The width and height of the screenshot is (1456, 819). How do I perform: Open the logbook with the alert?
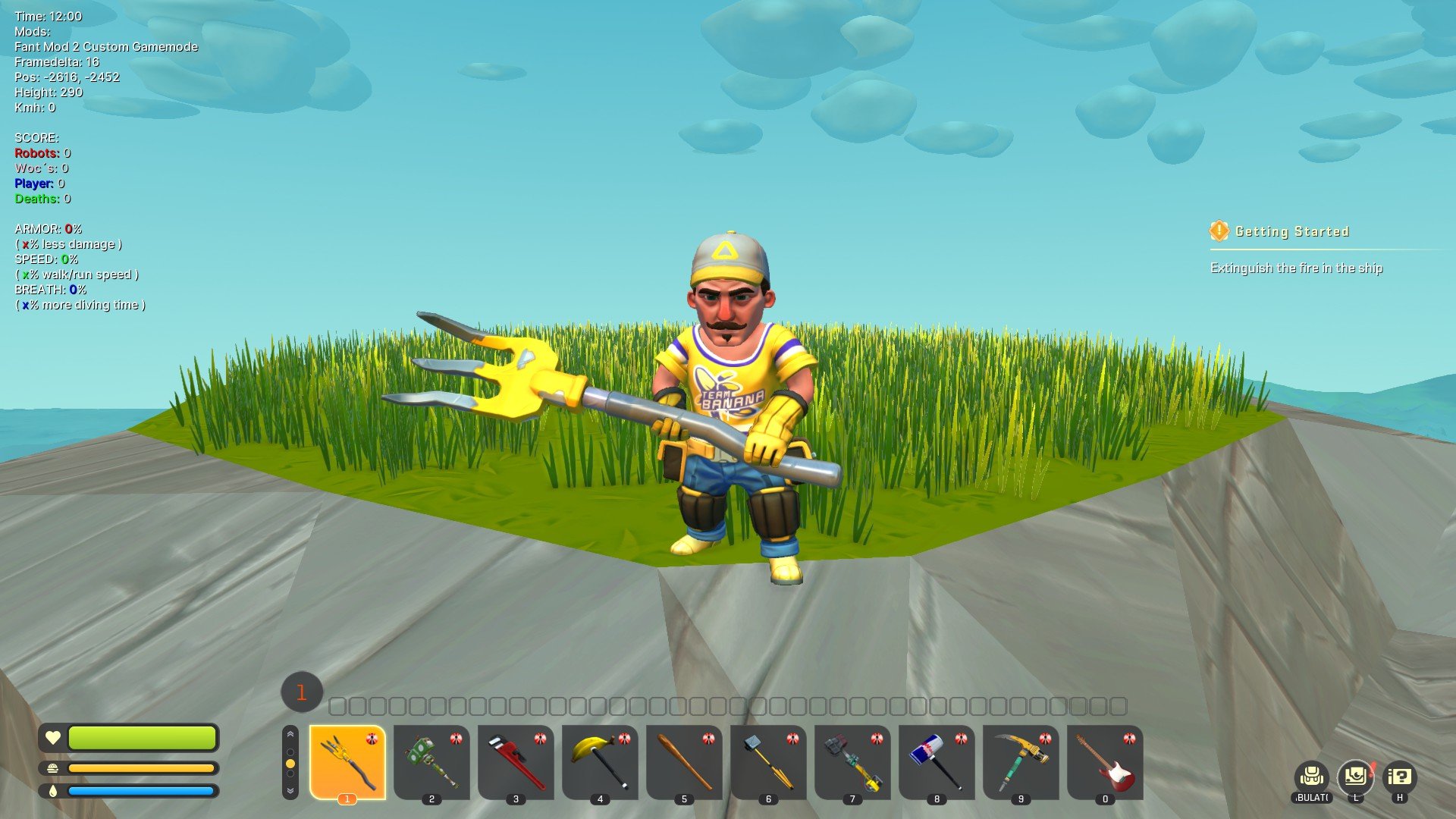click(1355, 776)
